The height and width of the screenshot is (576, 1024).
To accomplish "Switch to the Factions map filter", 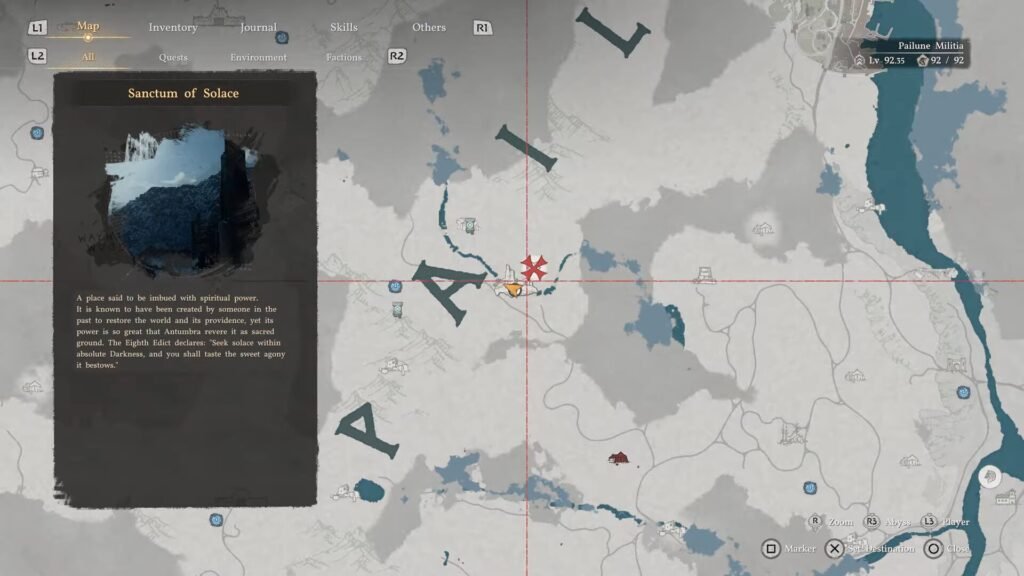I will (x=343, y=57).
